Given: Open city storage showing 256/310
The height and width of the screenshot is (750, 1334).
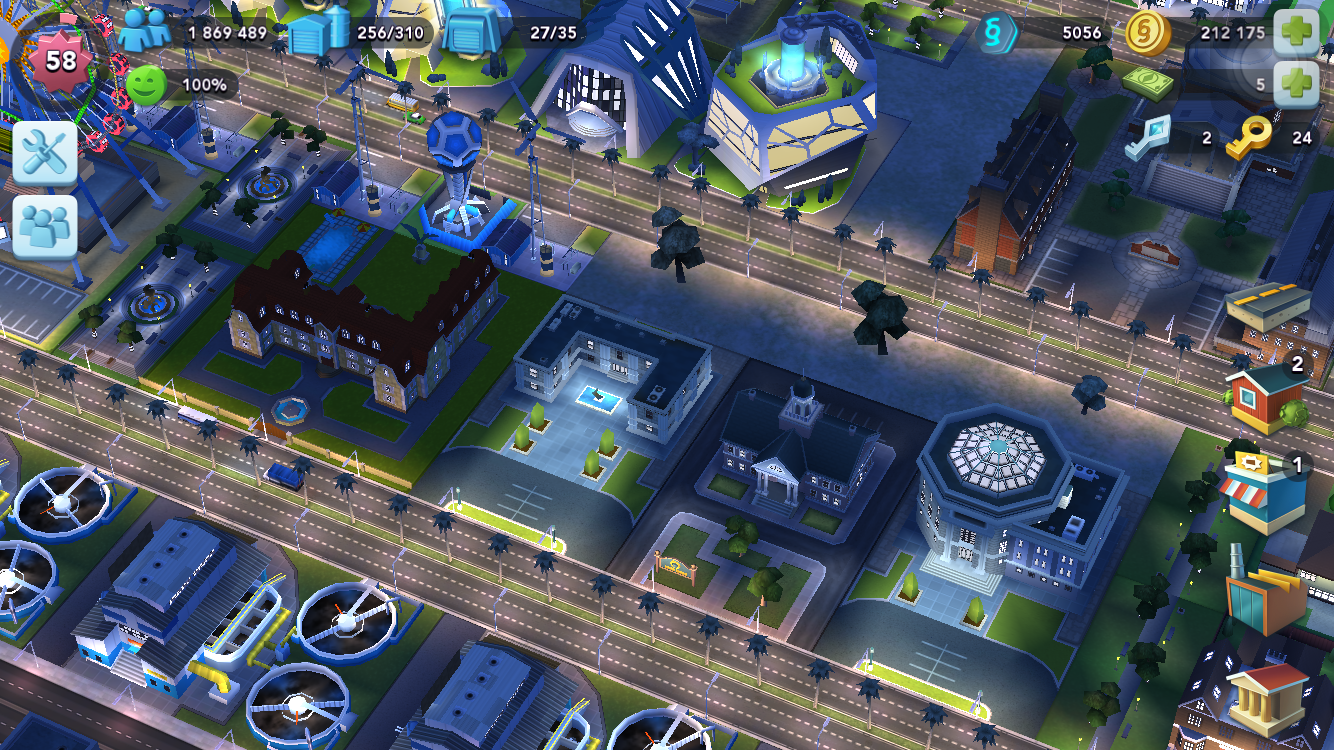Looking at the screenshot, I should click(x=319, y=32).
